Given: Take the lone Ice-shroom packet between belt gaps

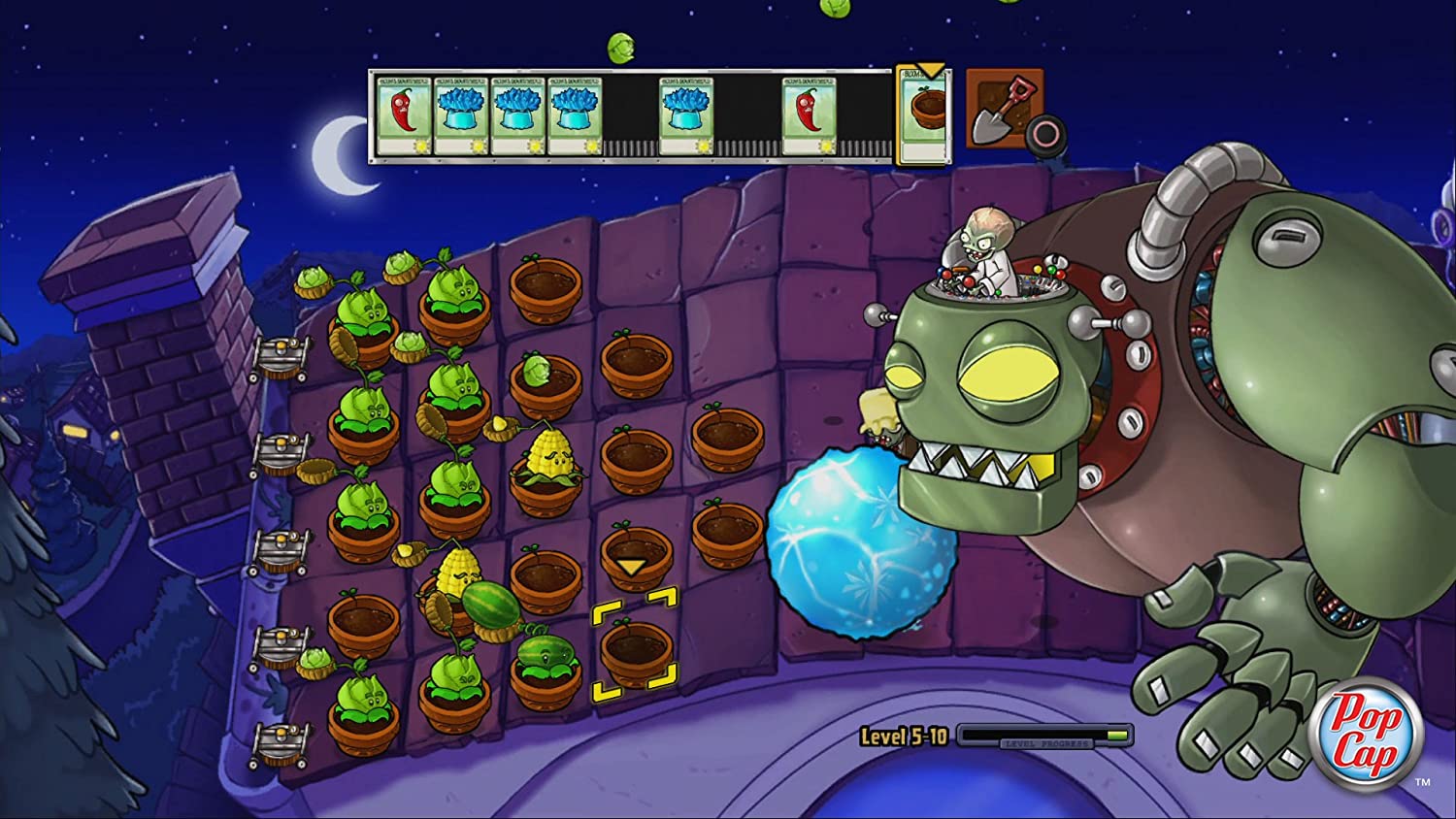Looking at the screenshot, I should point(687,116).
